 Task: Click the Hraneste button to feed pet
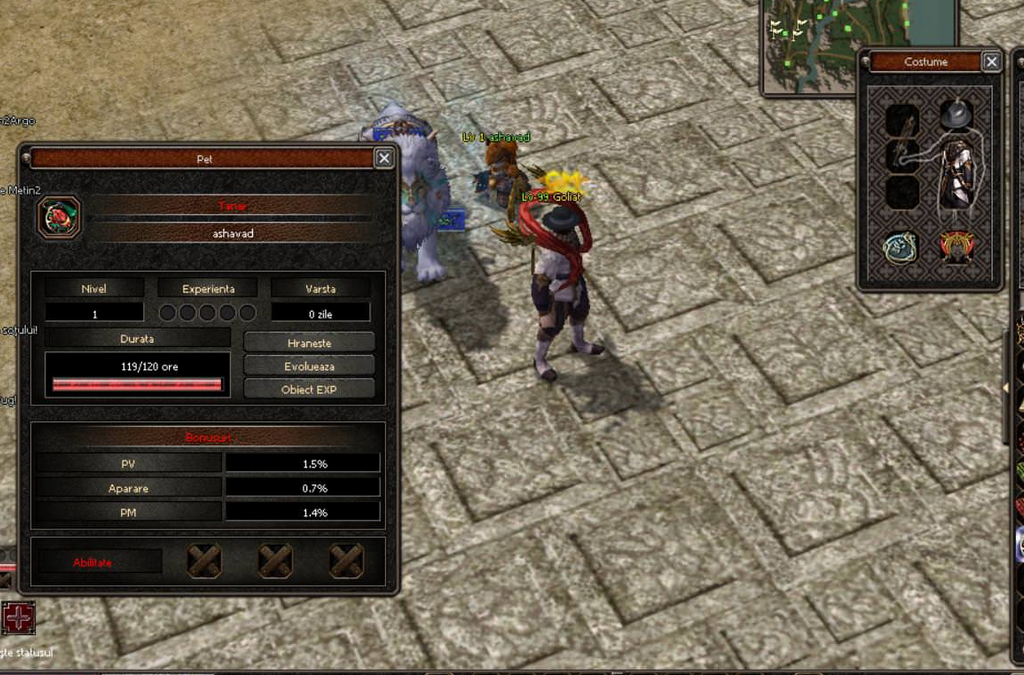[x=309, y=341]
